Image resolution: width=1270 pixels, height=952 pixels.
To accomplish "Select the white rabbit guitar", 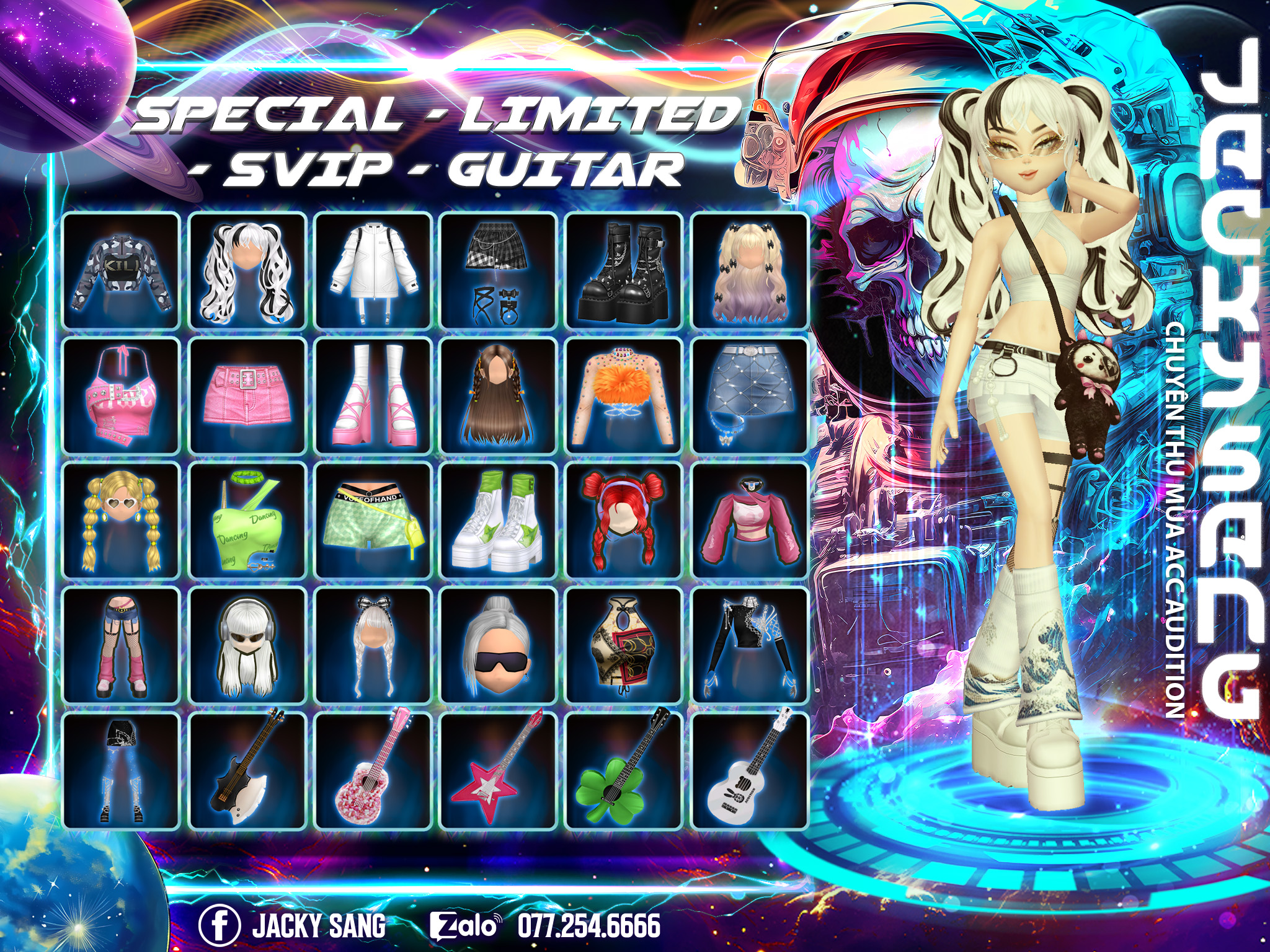I will coord(750,772).
